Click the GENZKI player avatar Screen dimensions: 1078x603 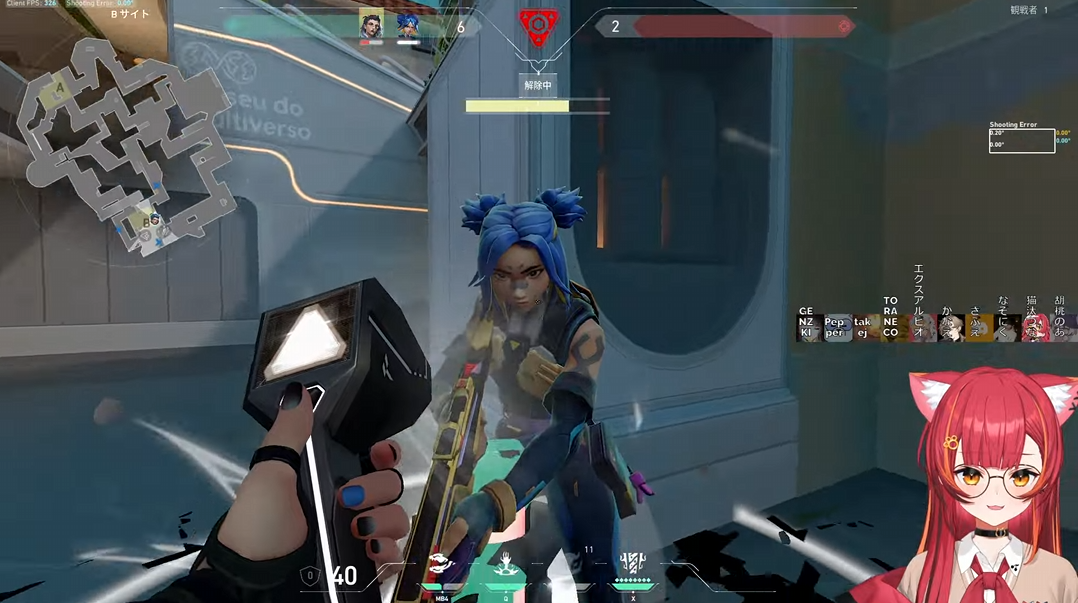coord(808,327)
